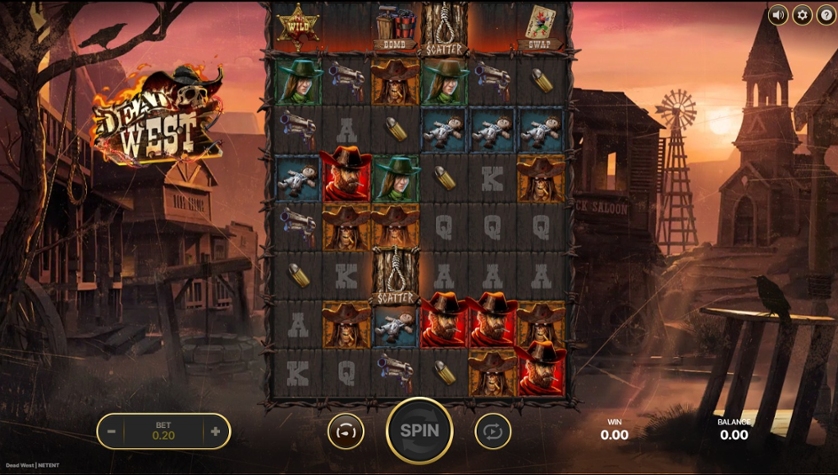Viewport: 838px width, 475px height.
Task: Spin the reels with the SPIN button
Action: point(419,431)
